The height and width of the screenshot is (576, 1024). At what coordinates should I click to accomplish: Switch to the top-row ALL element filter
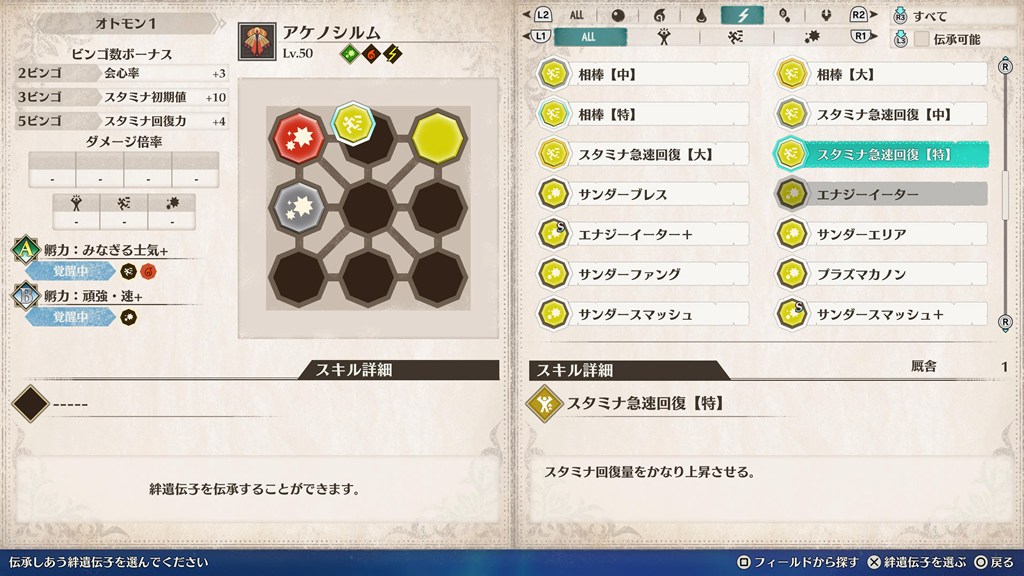(577, 15)
